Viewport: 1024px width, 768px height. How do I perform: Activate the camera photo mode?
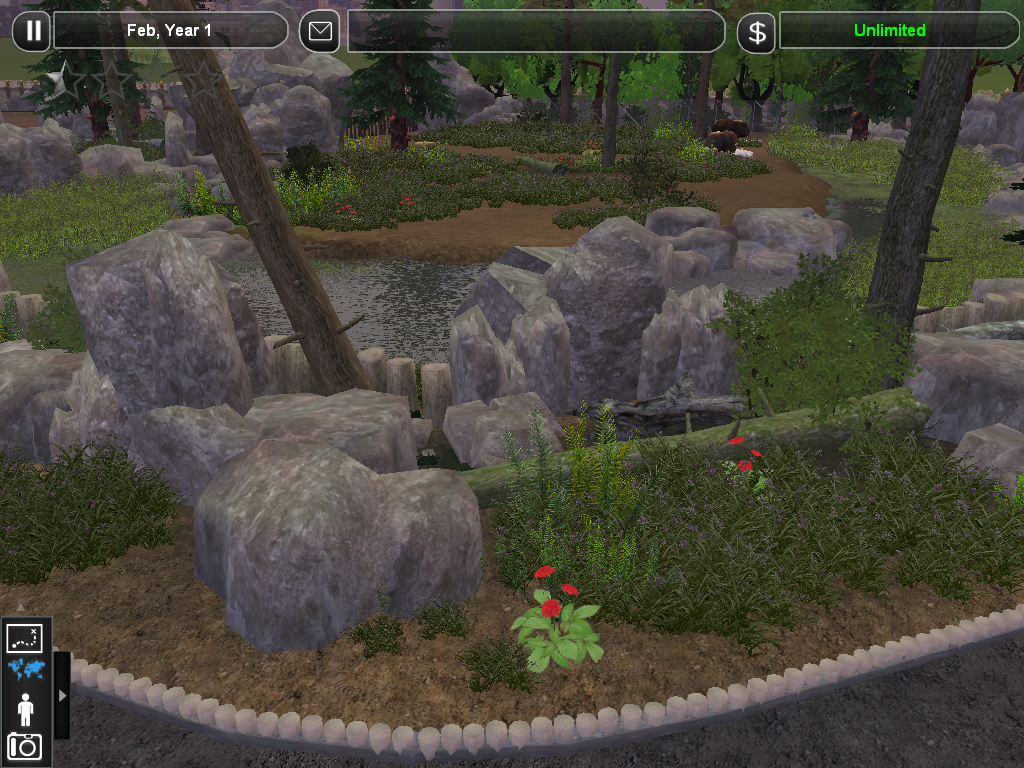point(25,746)
